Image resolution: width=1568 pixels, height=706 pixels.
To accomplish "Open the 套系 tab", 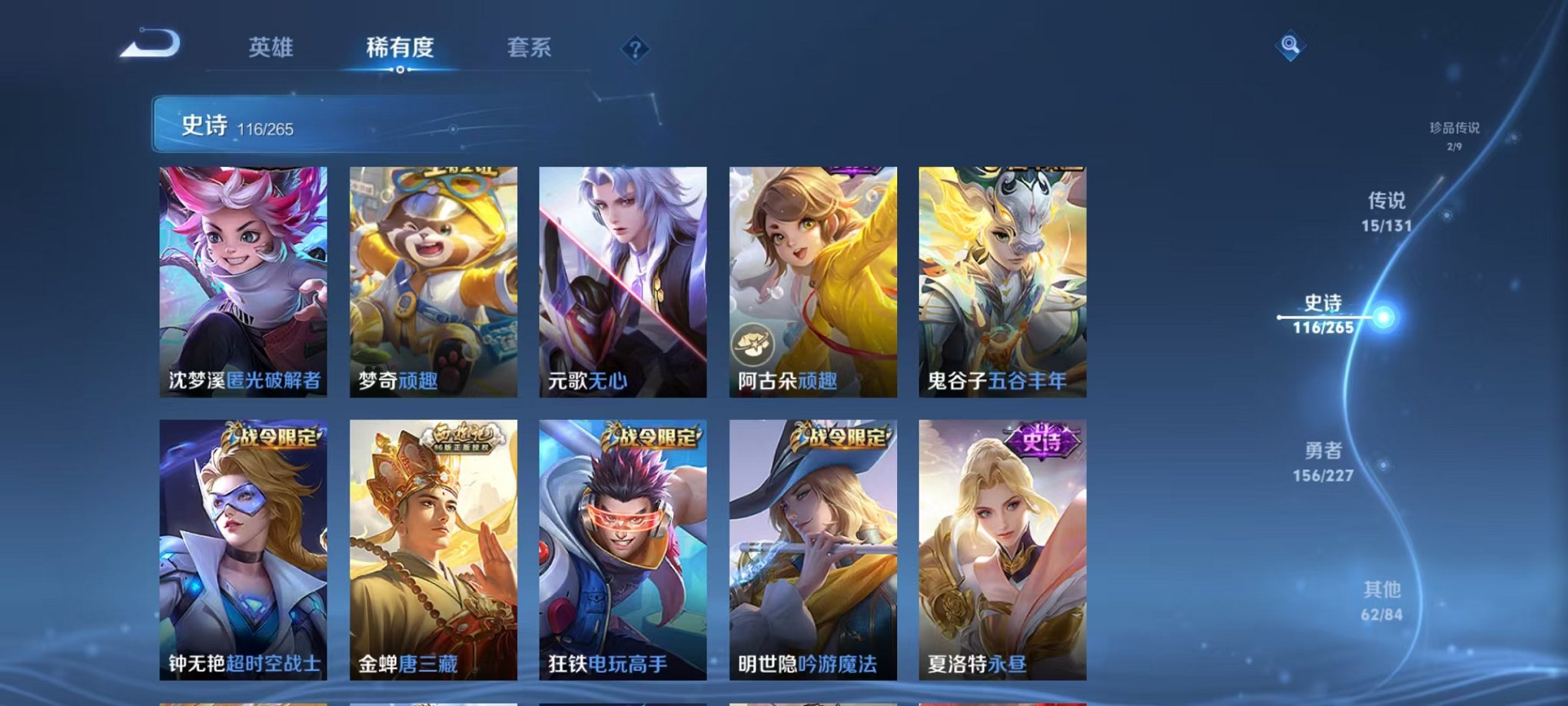I will click(527, 48).
